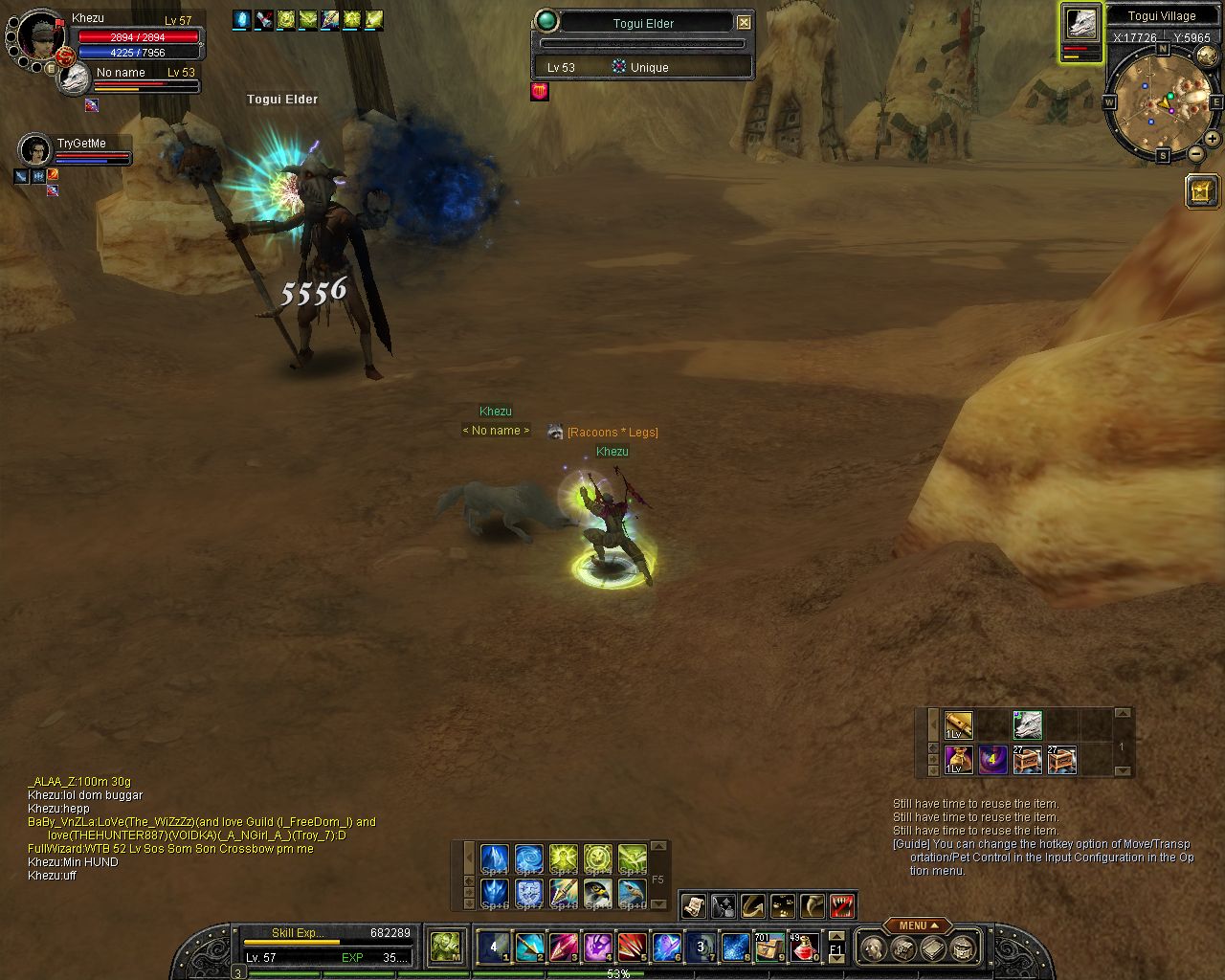Zoom out on the minimap
The image size is (1225, 980).
pyautogui.click(x=1196, y=153)
